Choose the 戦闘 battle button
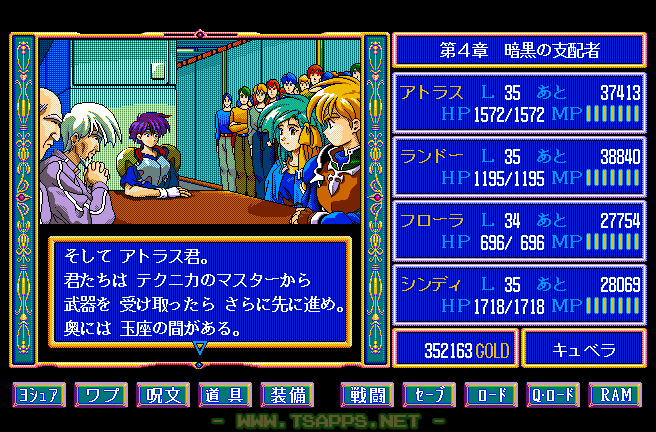Image resolution: width=656 pixels, height=432 pixels. 367,394
